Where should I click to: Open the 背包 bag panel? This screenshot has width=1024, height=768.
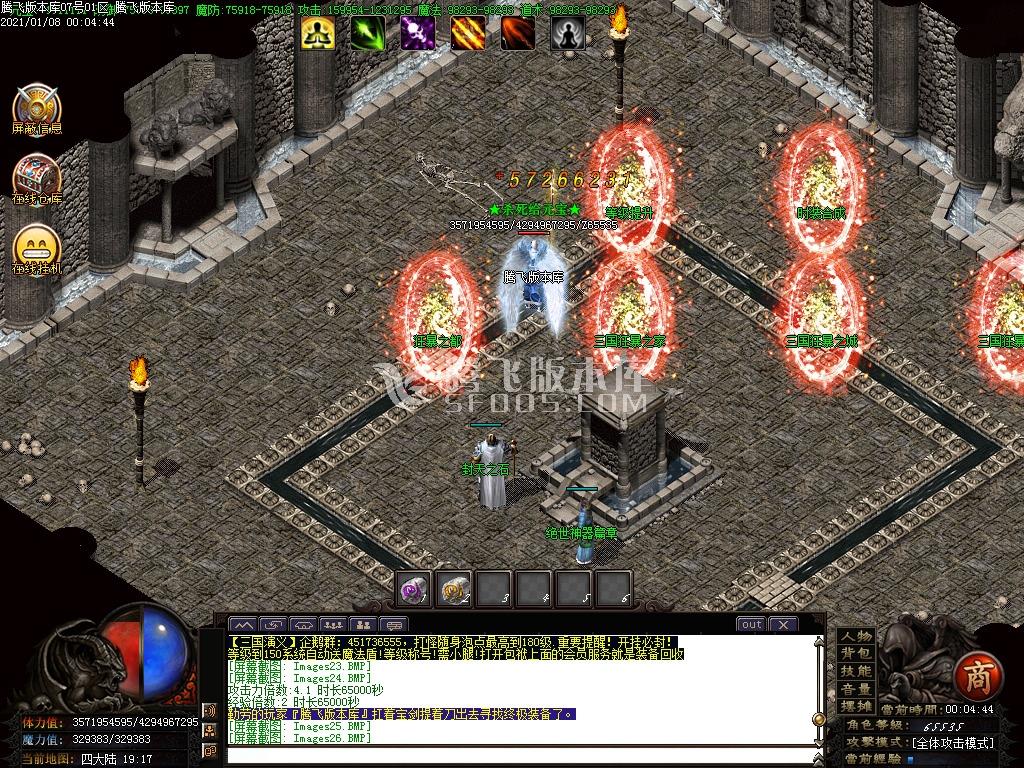point(856,654)
